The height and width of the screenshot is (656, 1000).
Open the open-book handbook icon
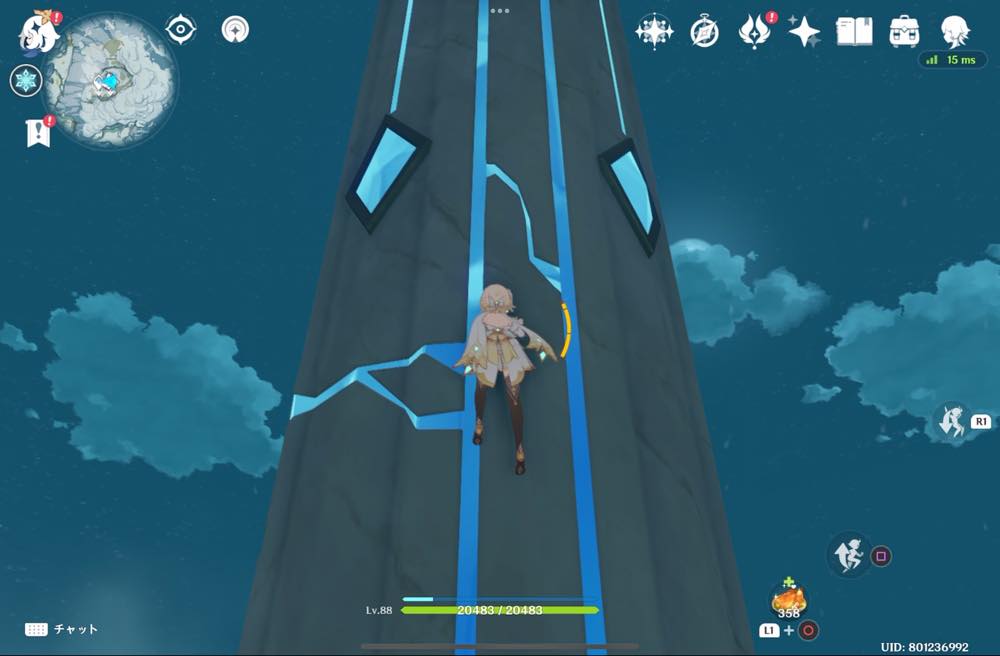tap(854, 32)
